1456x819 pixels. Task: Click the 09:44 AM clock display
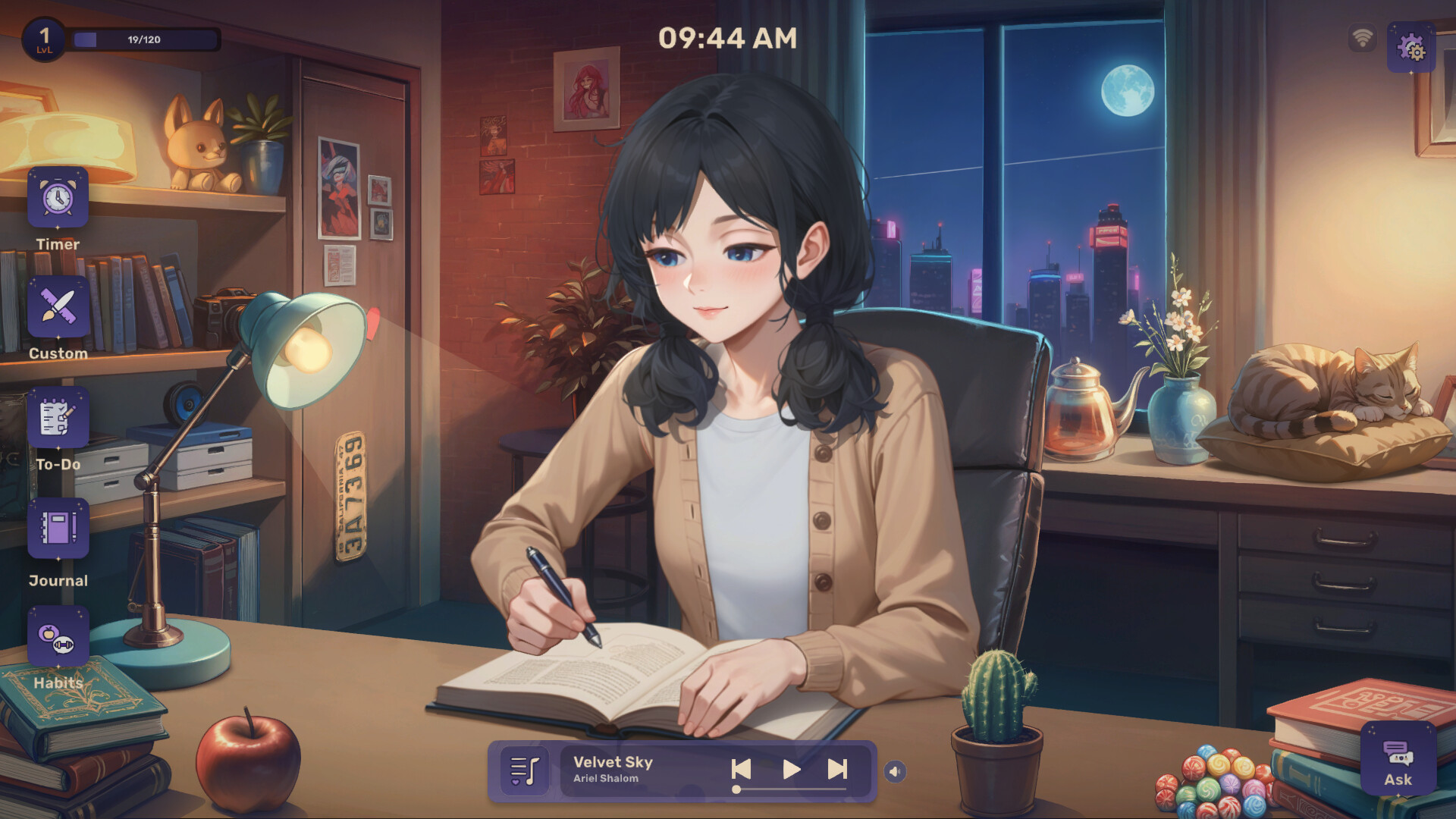pyautogui.click(x=728, y=37)
